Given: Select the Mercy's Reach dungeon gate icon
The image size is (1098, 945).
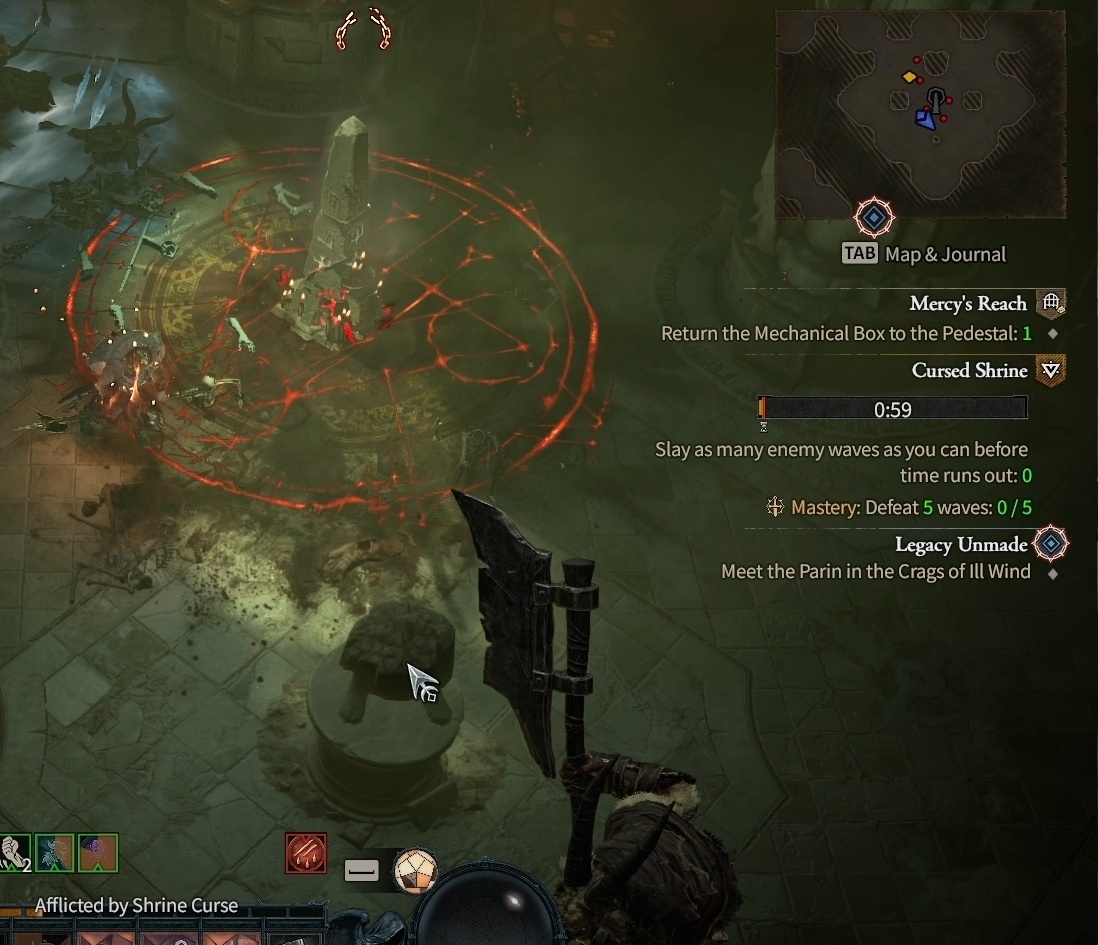Looking at the screenshot, I should click(1050, 303).
